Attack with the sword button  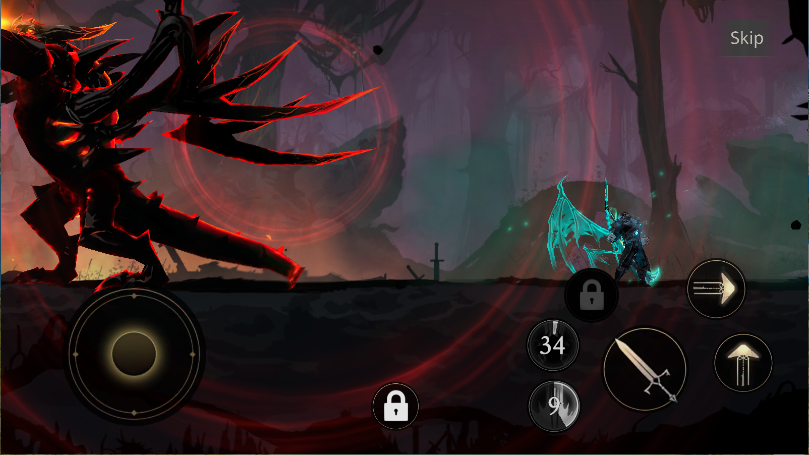click(644, 369)
